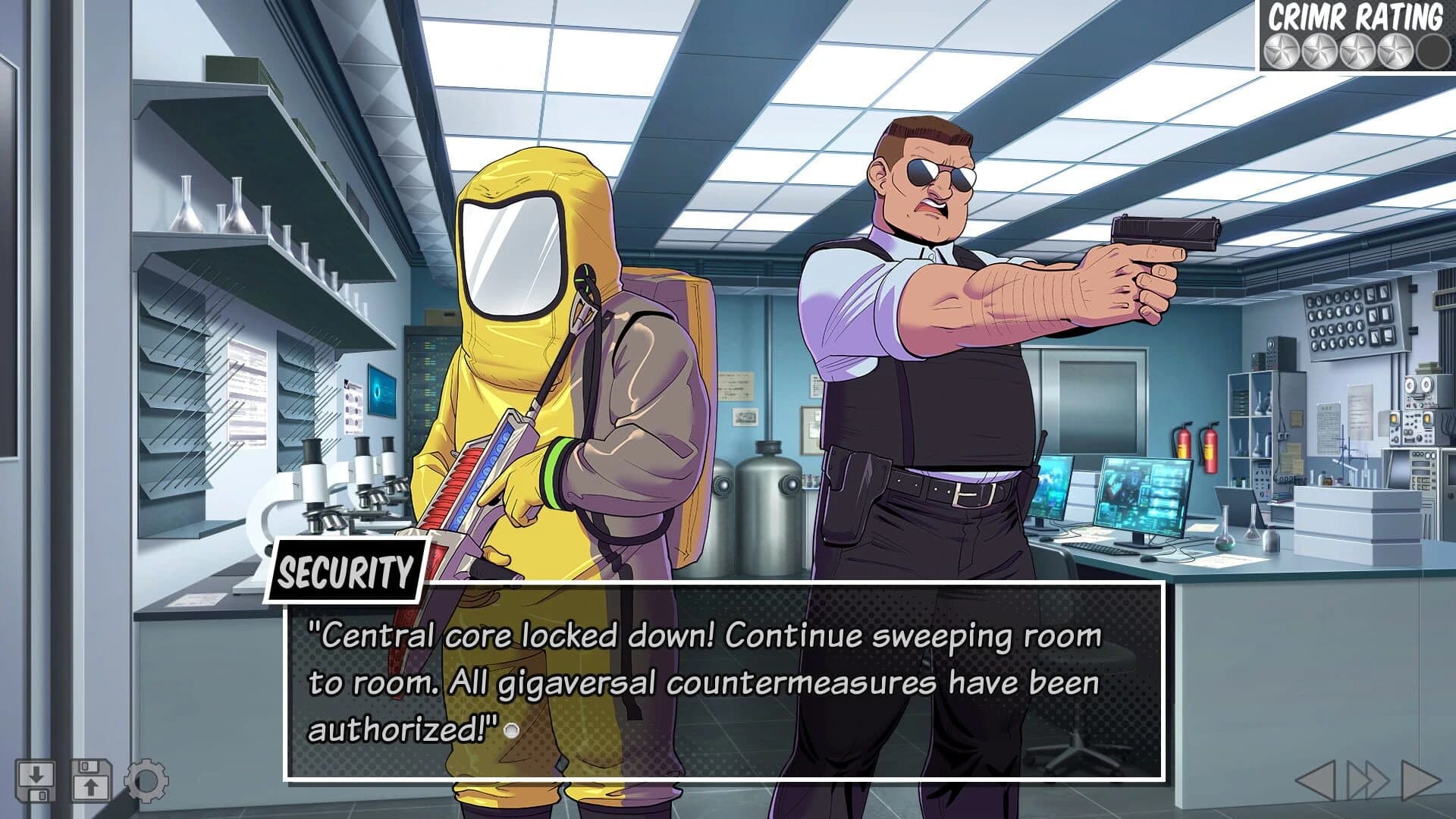Click the fourth CRIMR rating star
Image resolution: width=1456 pixels, height=819 pixels.
[1394, 50]
